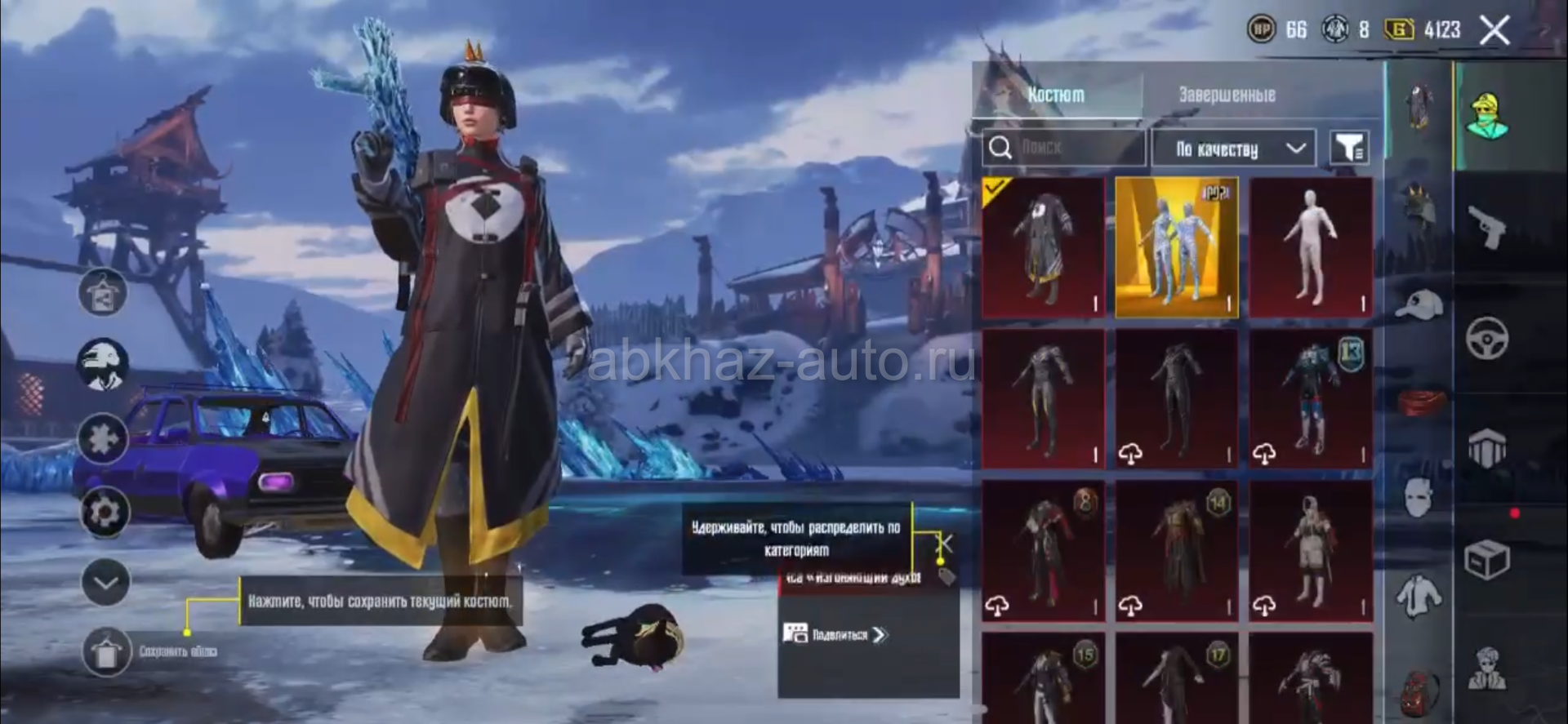This screenshot has width=1568, height=724.
Task: Show the cap headwear subcategory
Action: 1419,304
